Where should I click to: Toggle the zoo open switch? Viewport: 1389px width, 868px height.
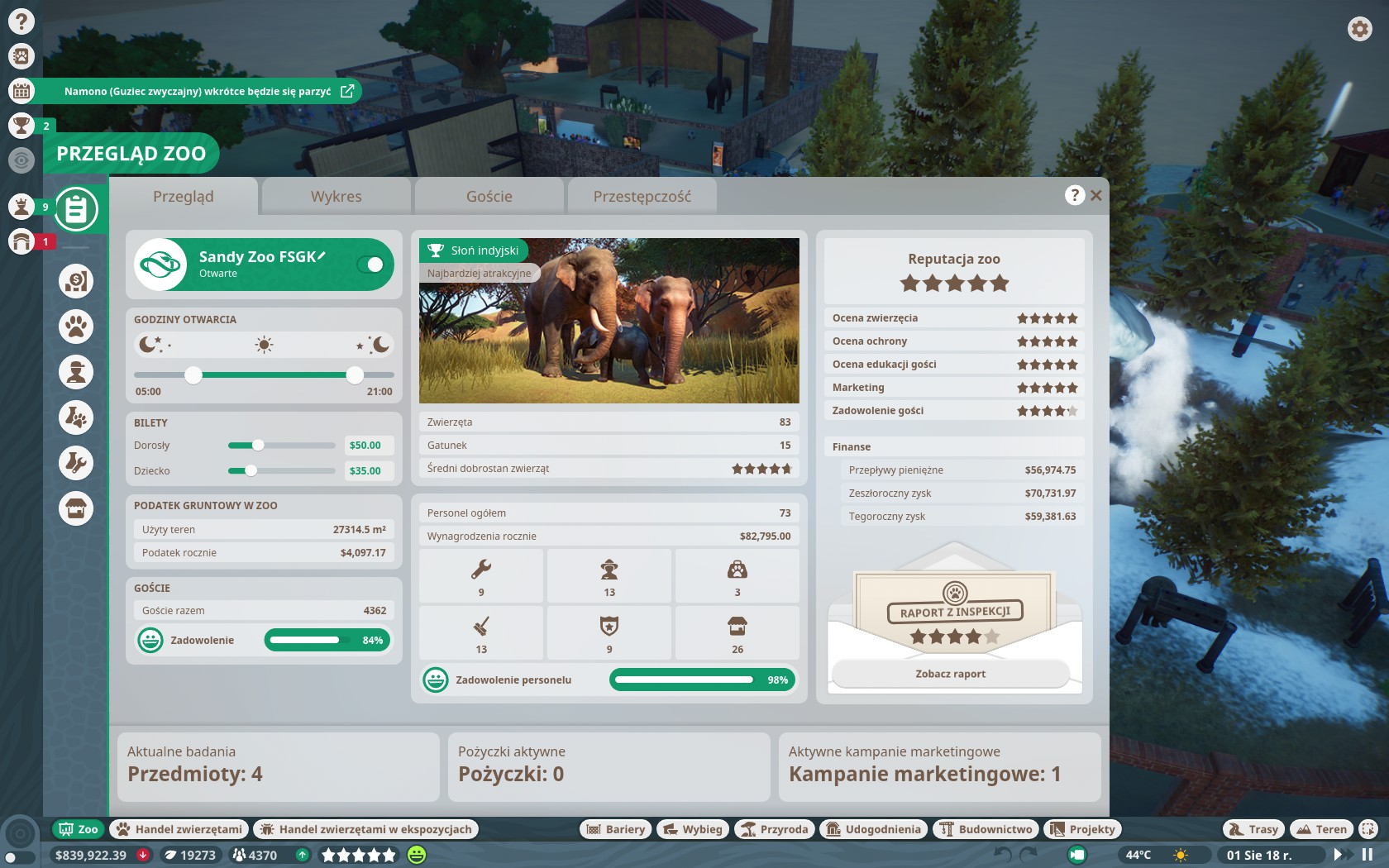tap(370, 265)
